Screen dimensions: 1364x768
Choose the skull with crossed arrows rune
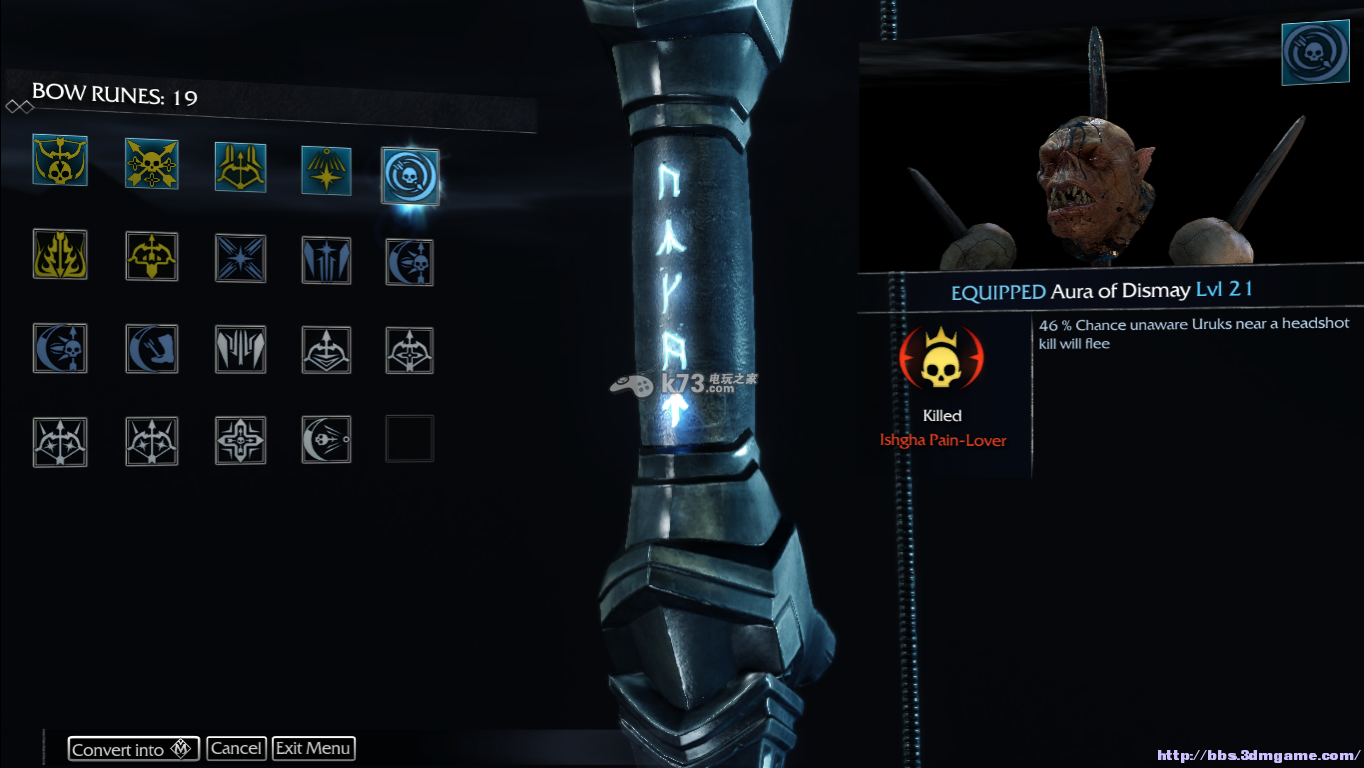pos(152,164)
